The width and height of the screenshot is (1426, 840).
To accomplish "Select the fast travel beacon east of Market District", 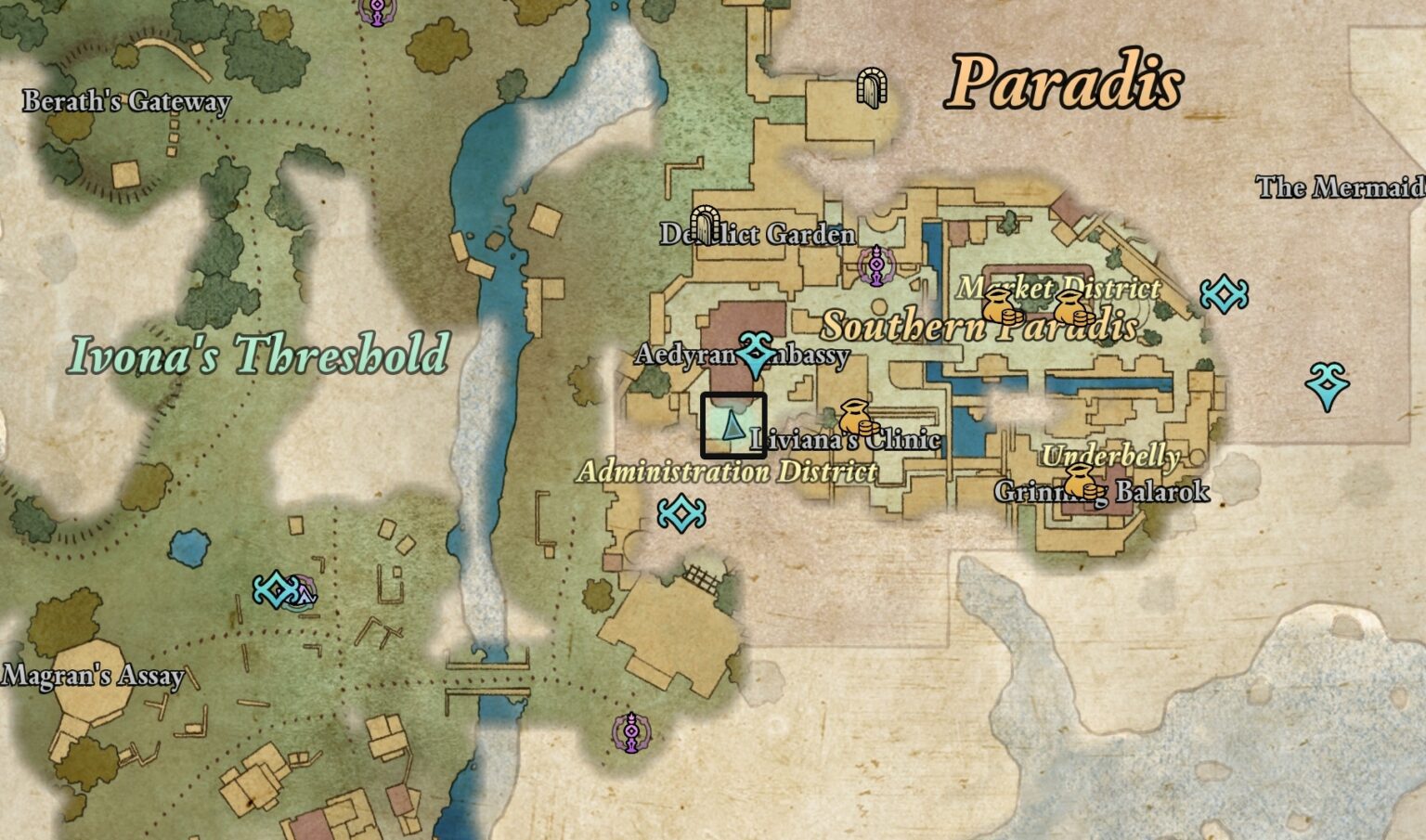I will [1225, 292].
